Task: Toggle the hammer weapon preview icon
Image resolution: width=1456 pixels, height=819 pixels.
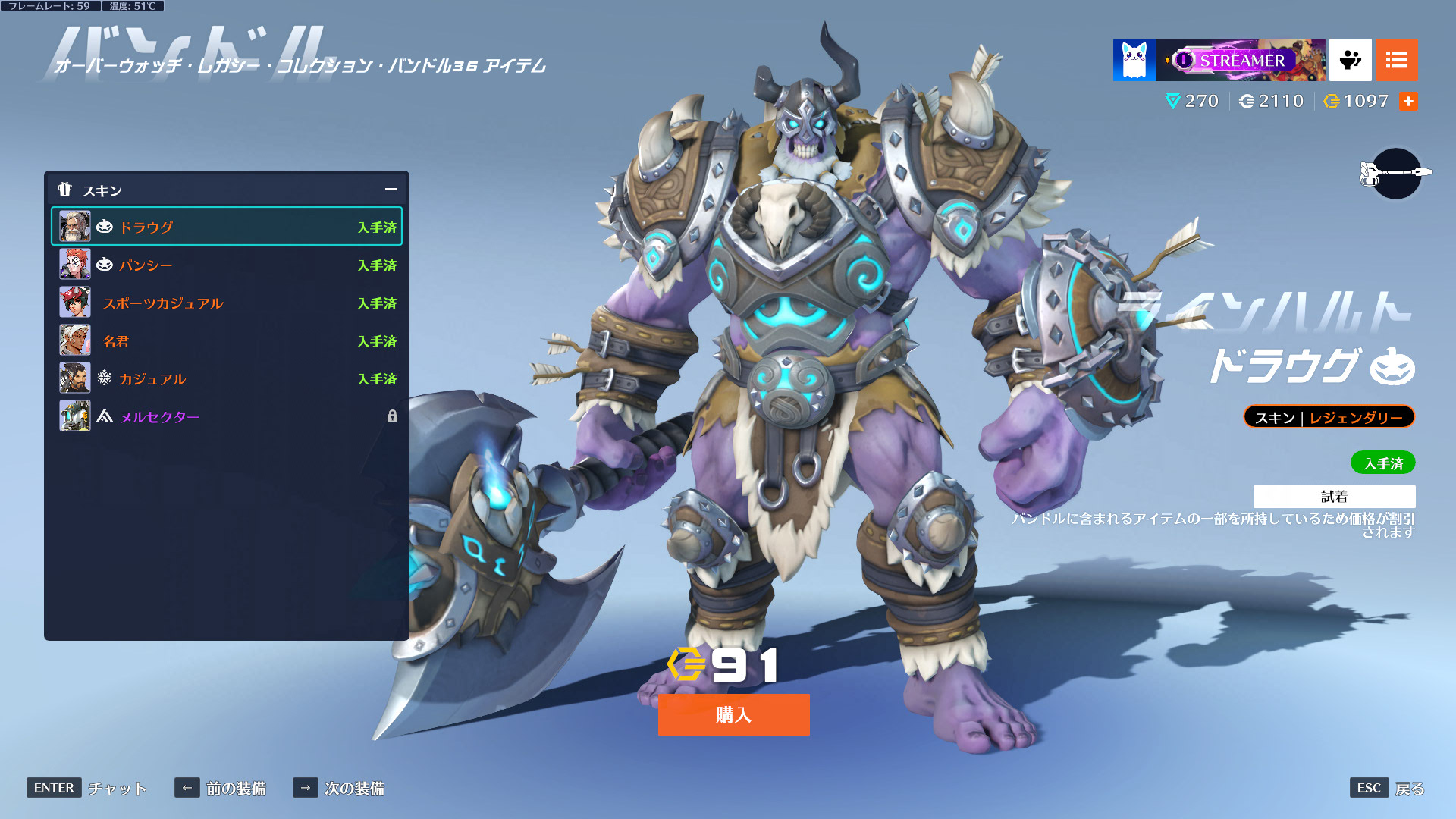Action: coord(1396,173)
